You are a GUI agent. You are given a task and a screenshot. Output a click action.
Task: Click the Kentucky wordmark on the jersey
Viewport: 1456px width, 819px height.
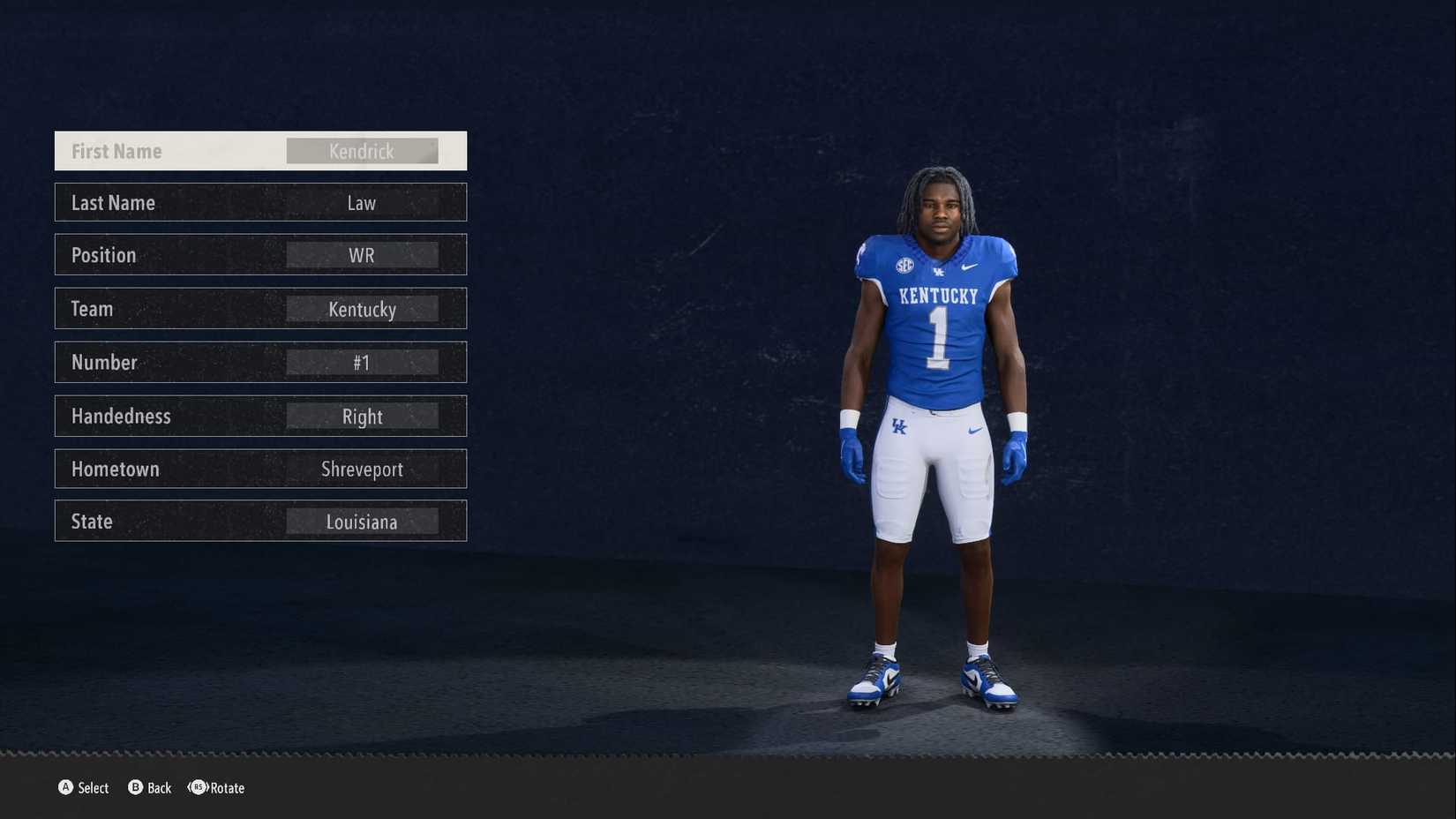coord(938,295)
